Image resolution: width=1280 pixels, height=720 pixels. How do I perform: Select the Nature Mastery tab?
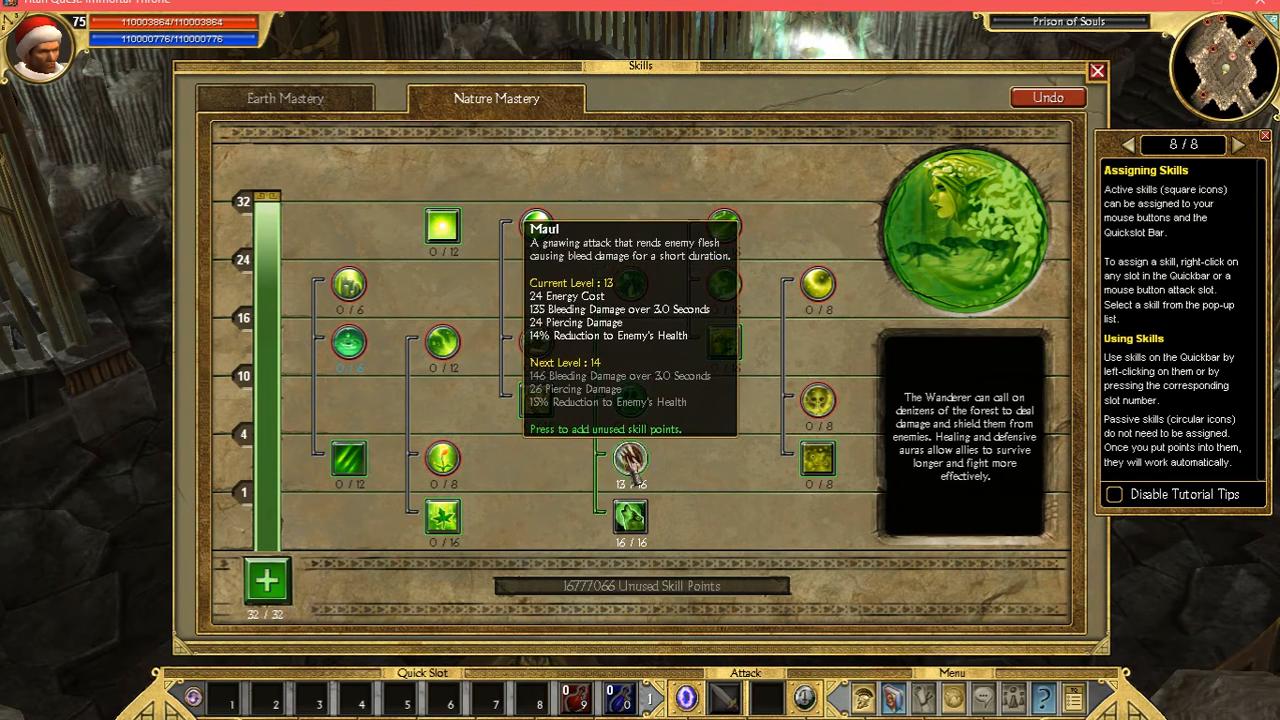tap(496, 98)
